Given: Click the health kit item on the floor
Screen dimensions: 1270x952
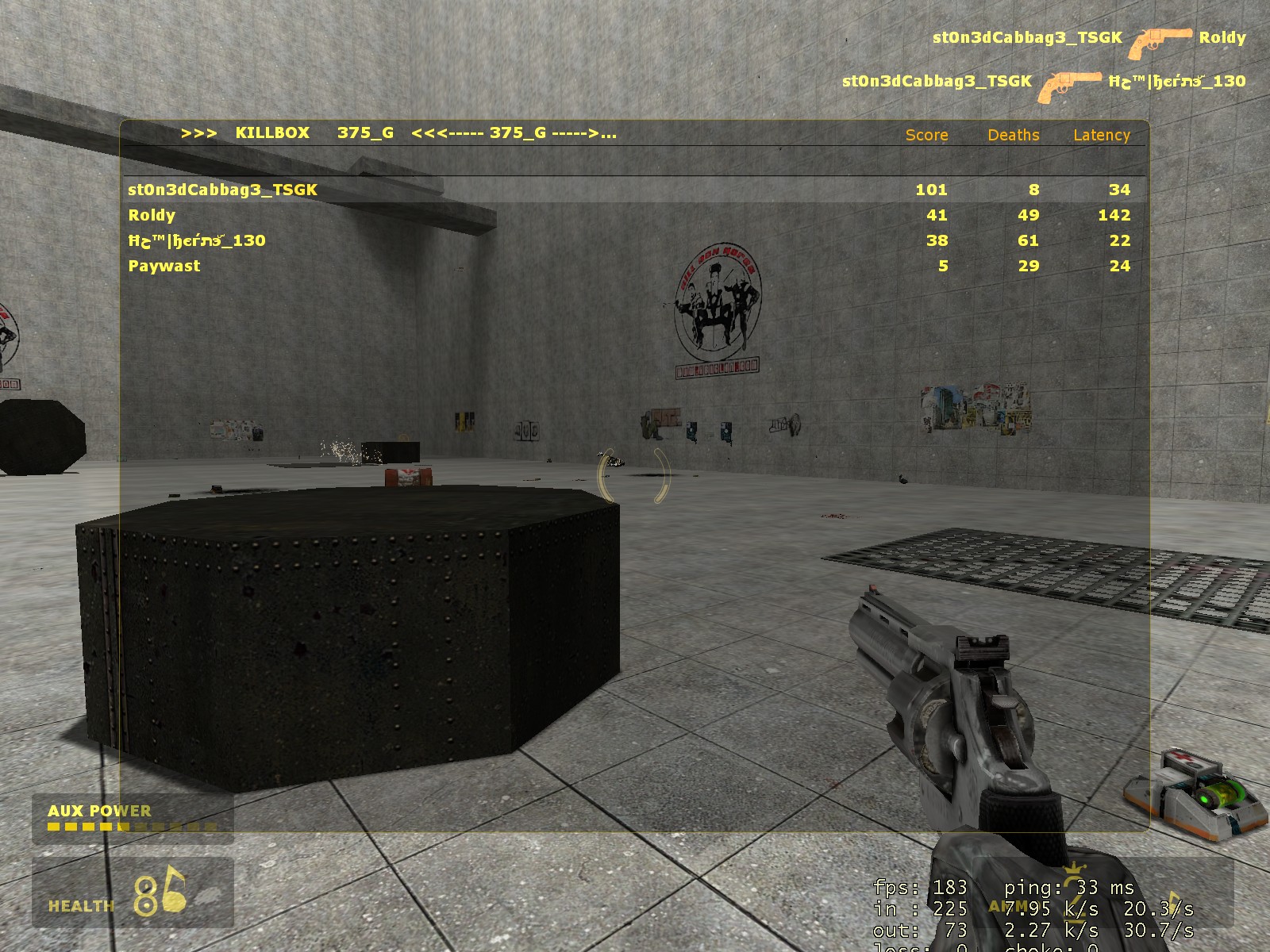Looking at the screenshot, I should (1193, 793).
